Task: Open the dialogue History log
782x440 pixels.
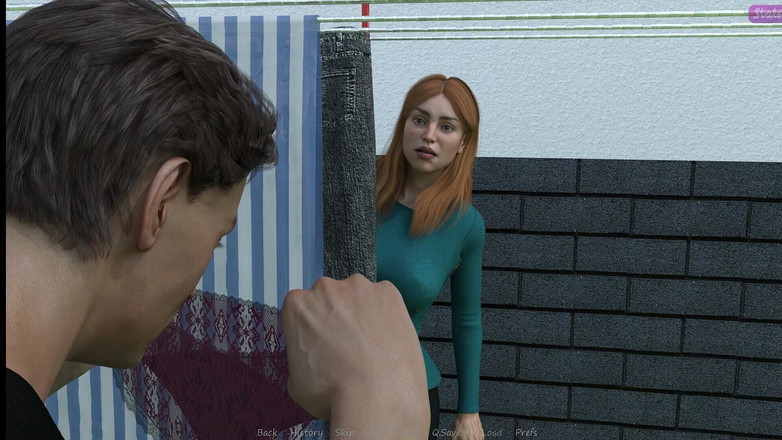Action: (306, 433)
